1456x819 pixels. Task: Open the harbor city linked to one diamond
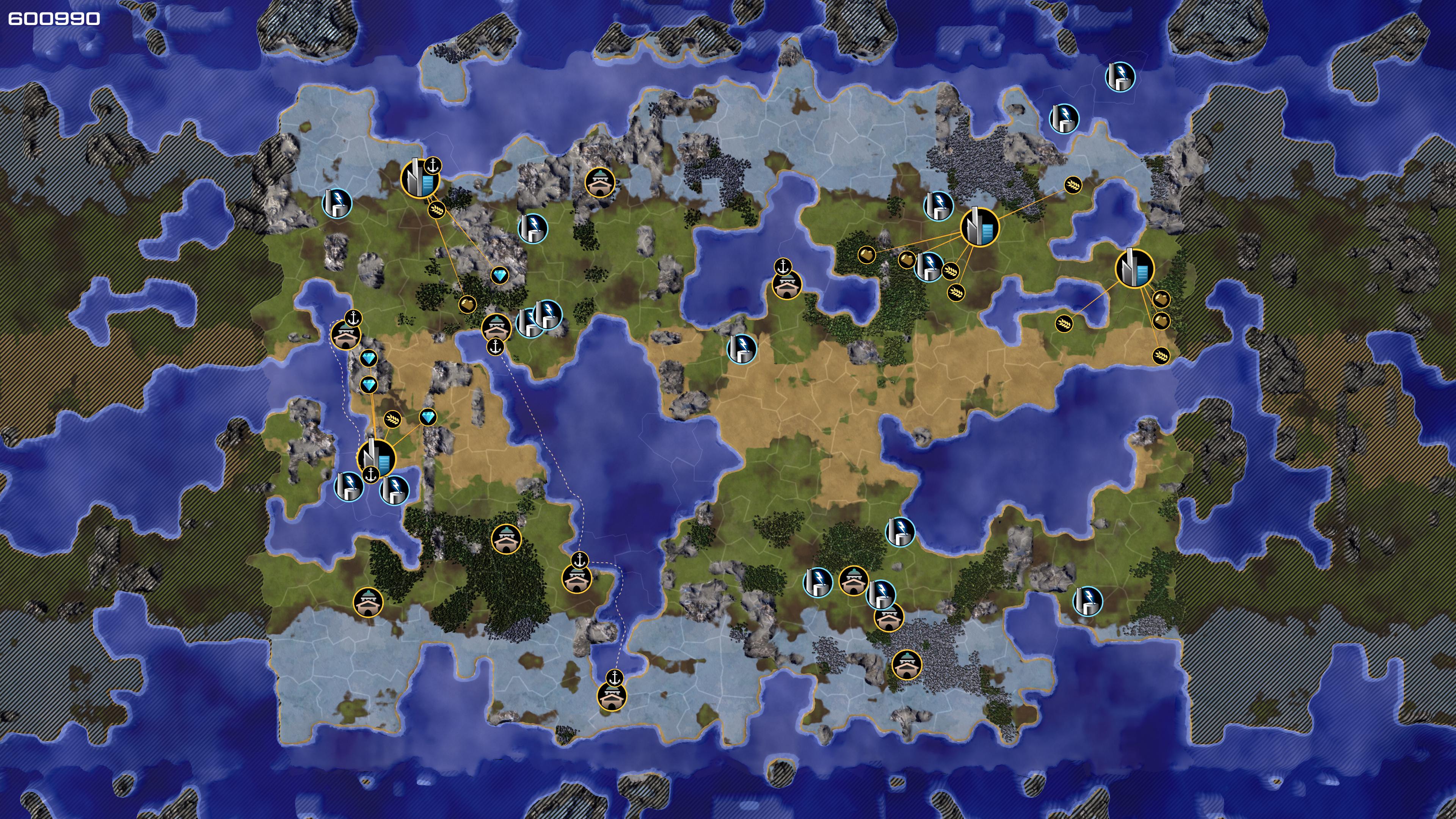click(x=419, y=178)
